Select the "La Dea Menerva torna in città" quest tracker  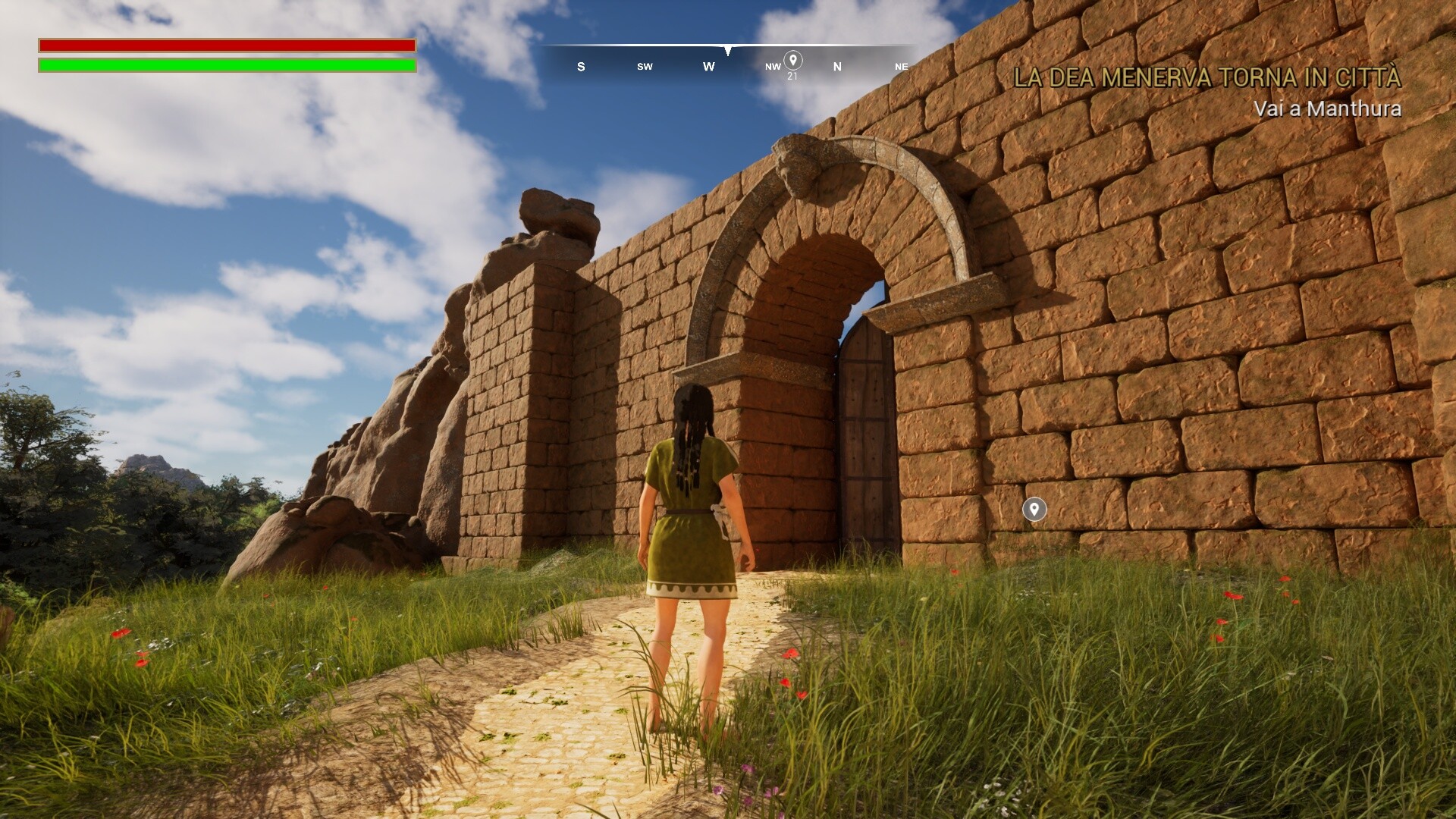coord(1207,78)
